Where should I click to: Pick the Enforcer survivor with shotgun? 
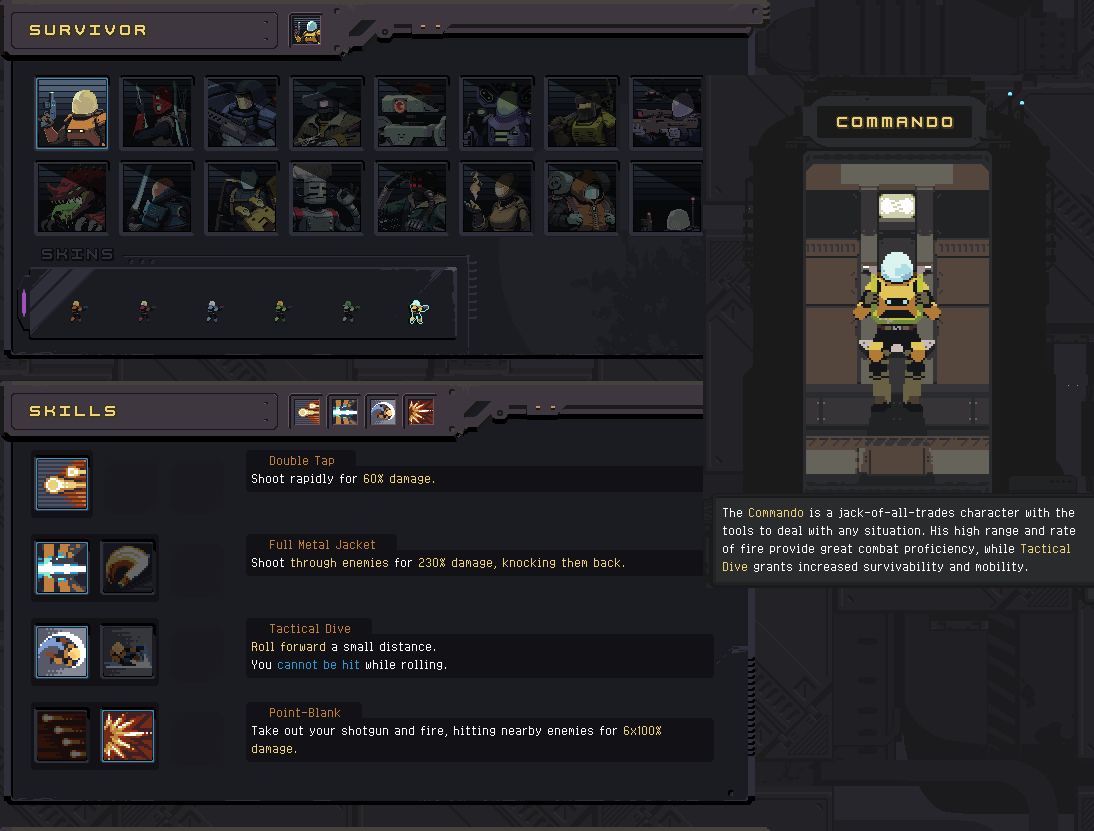(x=241, y=113)
